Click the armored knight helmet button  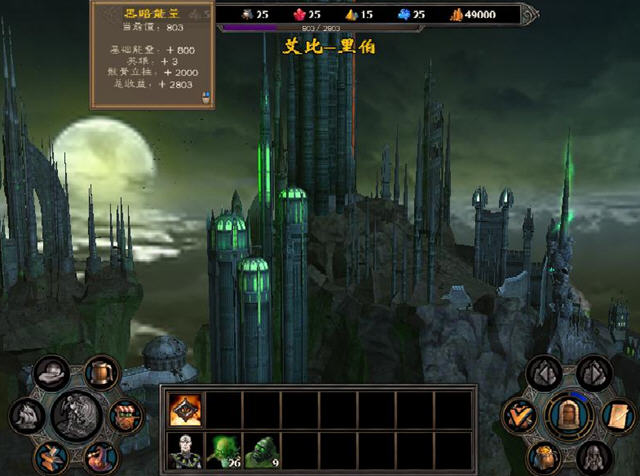click(x=593, y=455)
